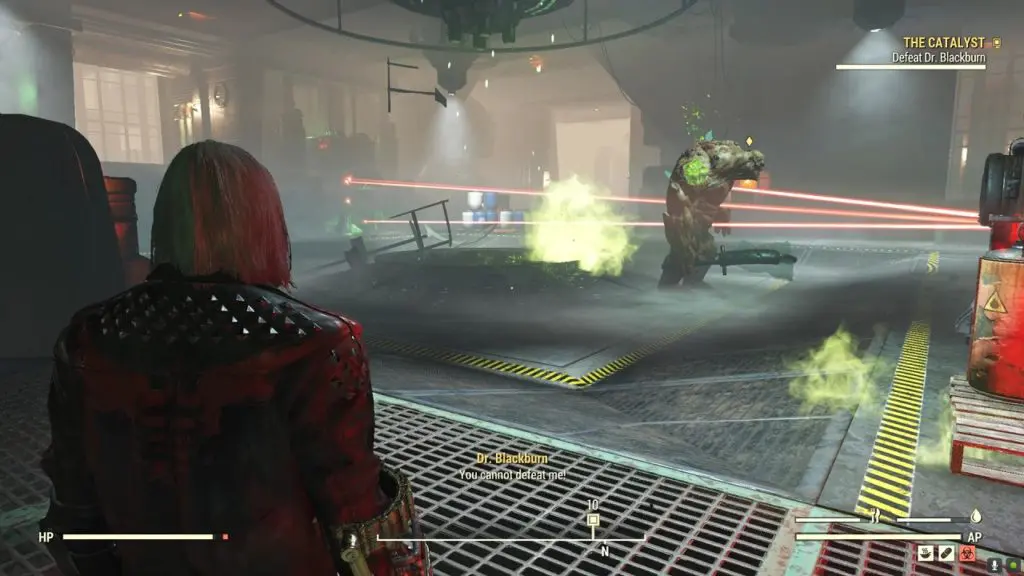Click the mortar-and-pestle status effect icon
Screen dimensions: 1024x576
point(925,552)
